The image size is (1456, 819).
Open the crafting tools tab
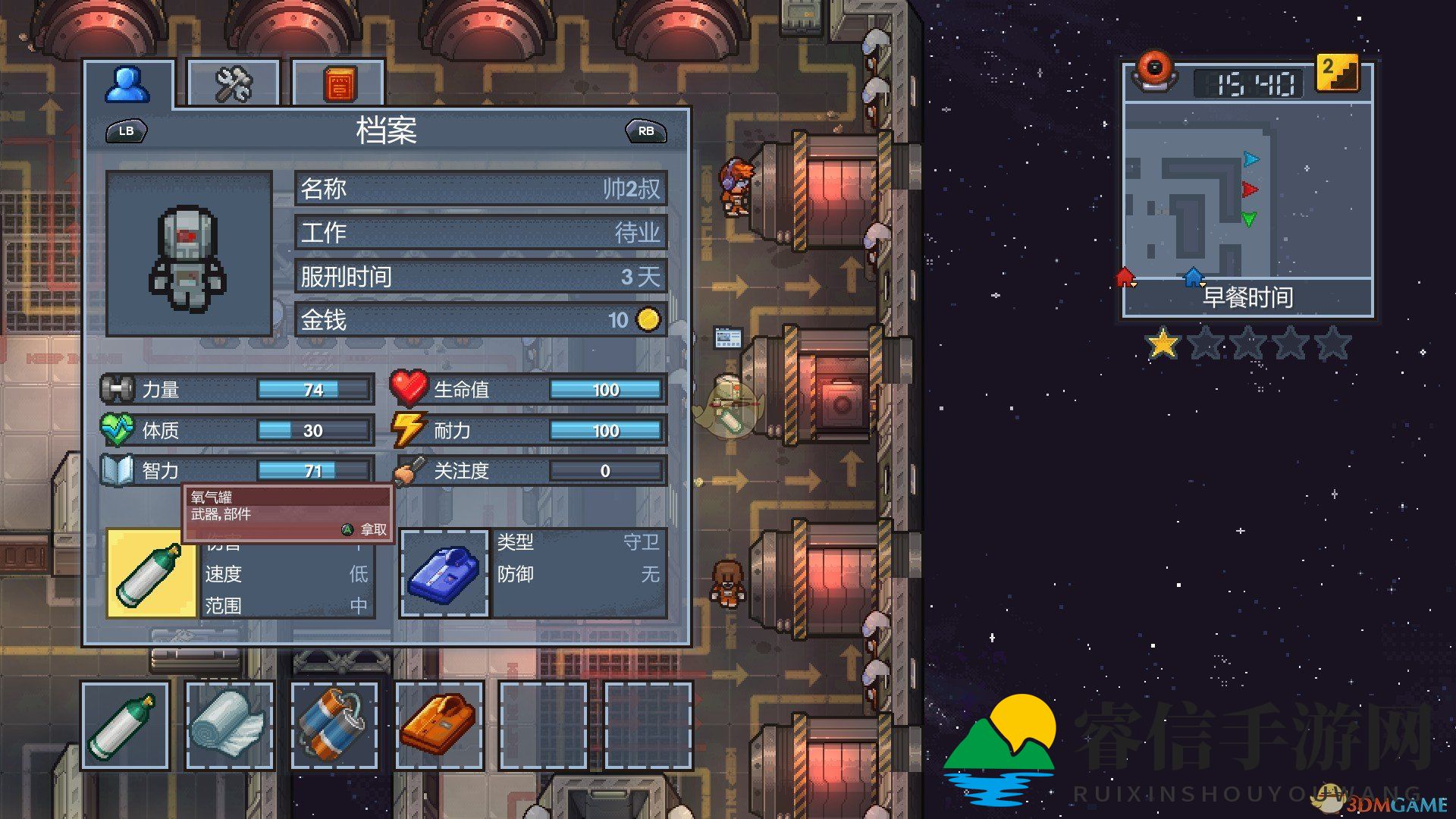(x=233, y=84)
